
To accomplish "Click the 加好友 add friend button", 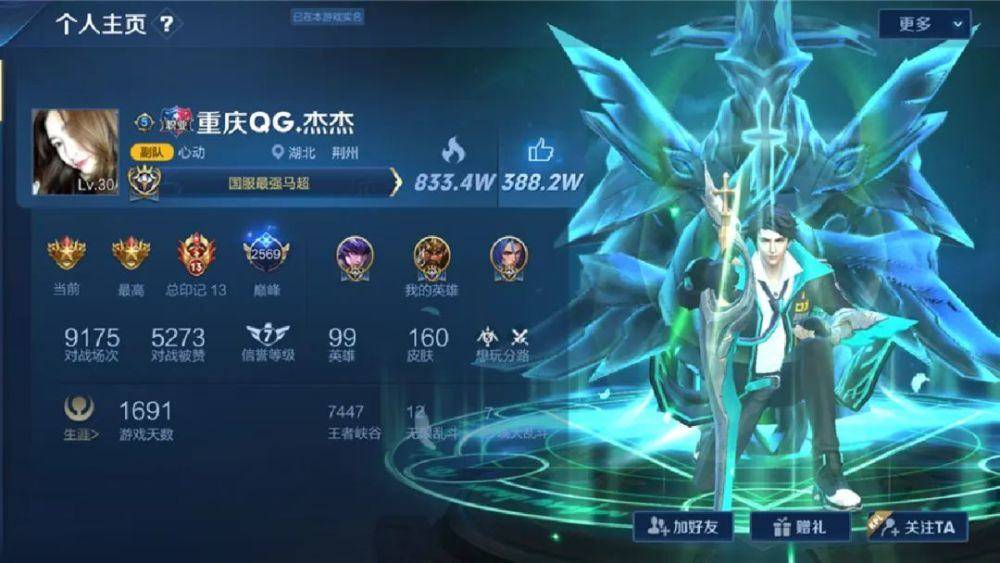I will [681, 526].
